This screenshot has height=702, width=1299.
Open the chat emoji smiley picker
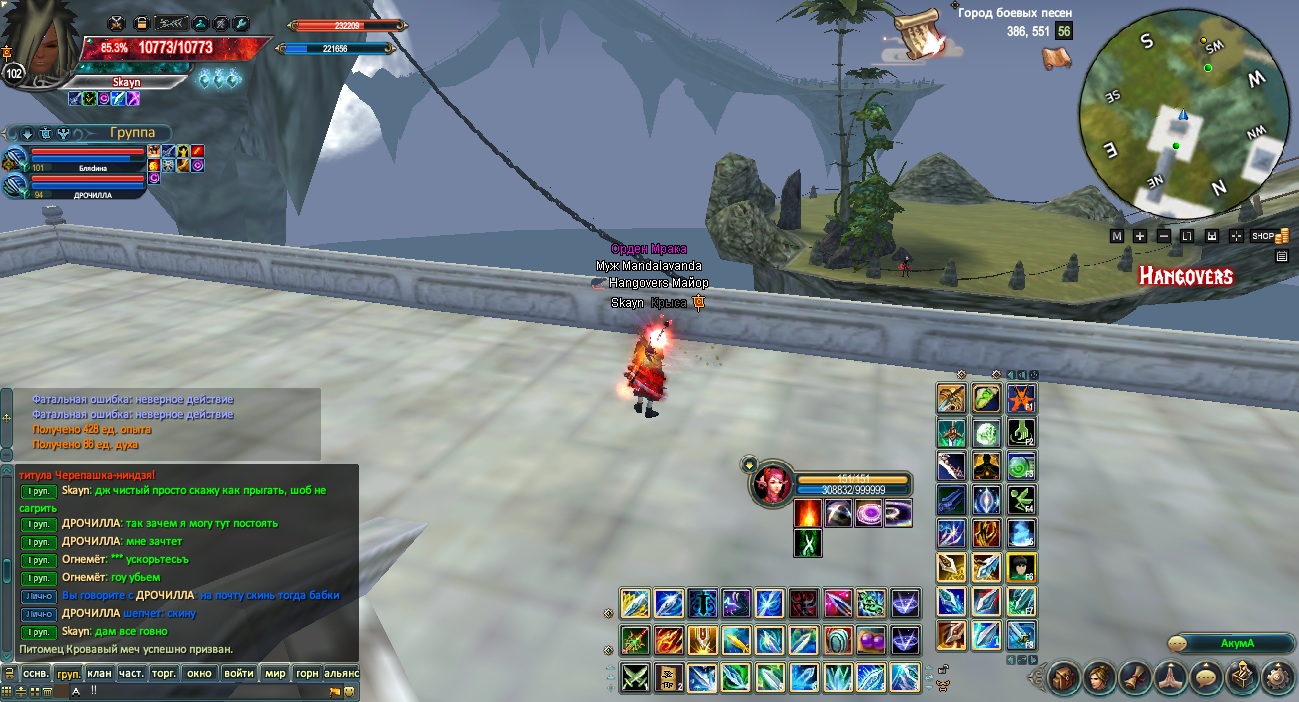pyautogui.click(x=349, y=691)
